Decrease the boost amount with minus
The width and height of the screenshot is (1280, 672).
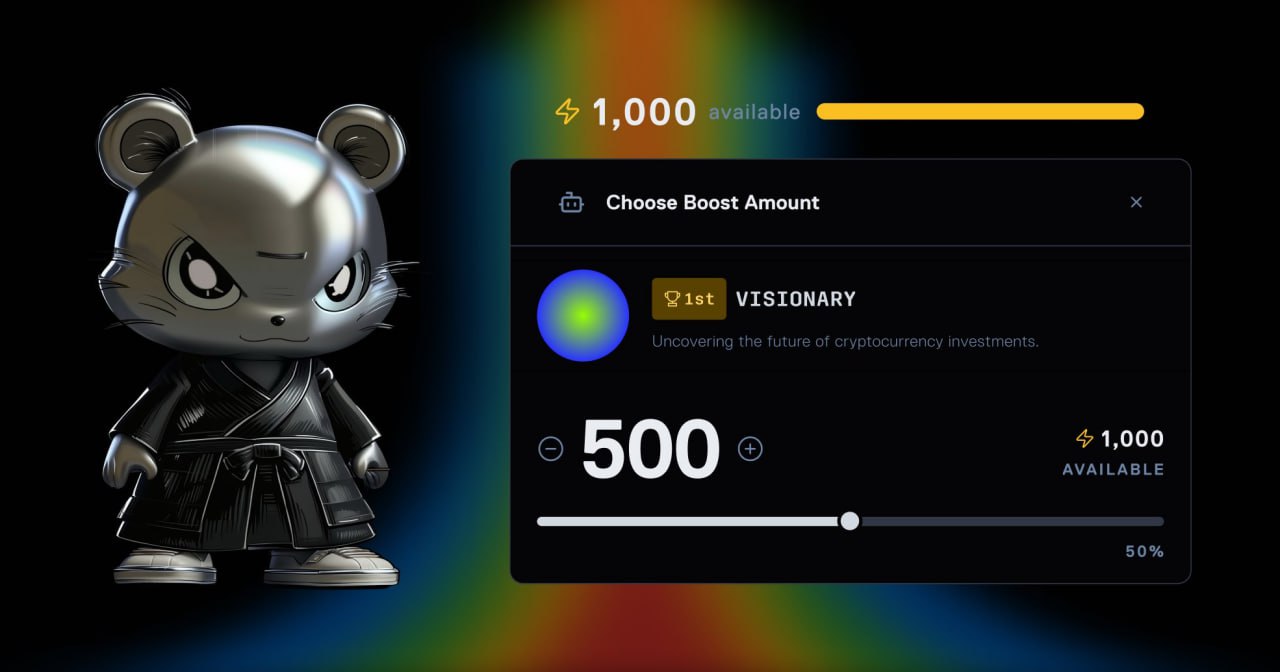(551, 449)
